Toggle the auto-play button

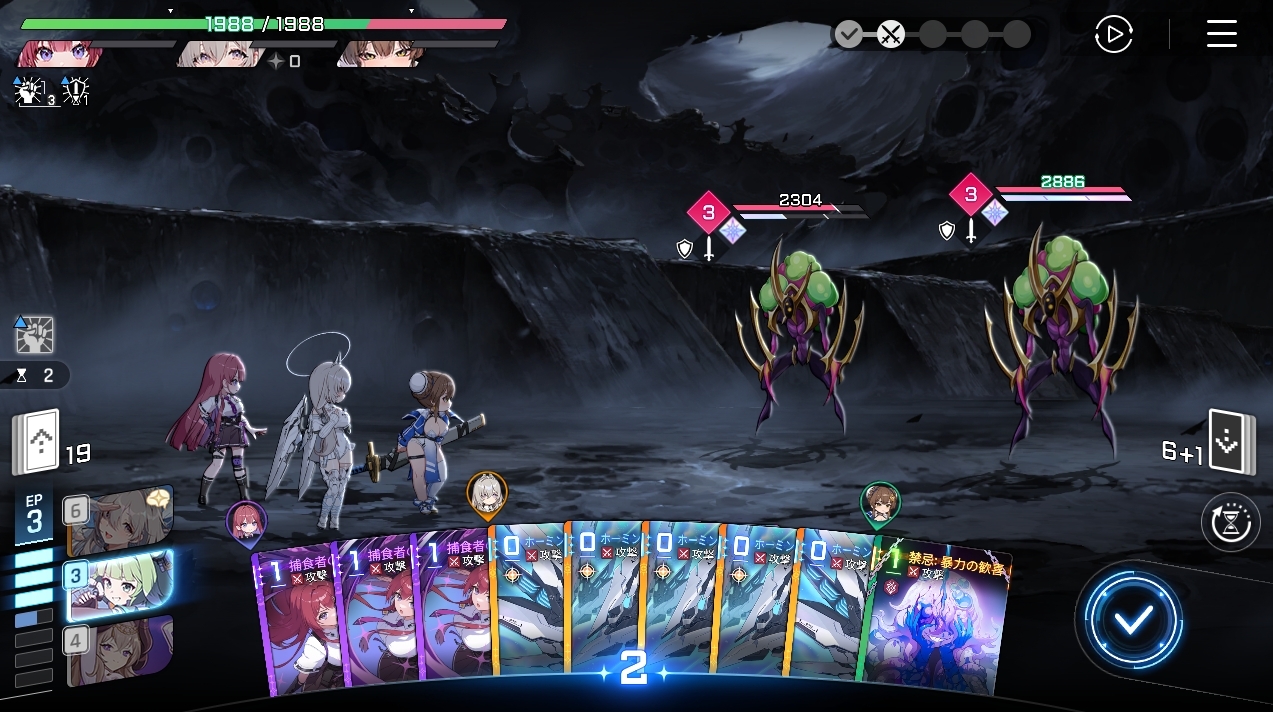1113,35
